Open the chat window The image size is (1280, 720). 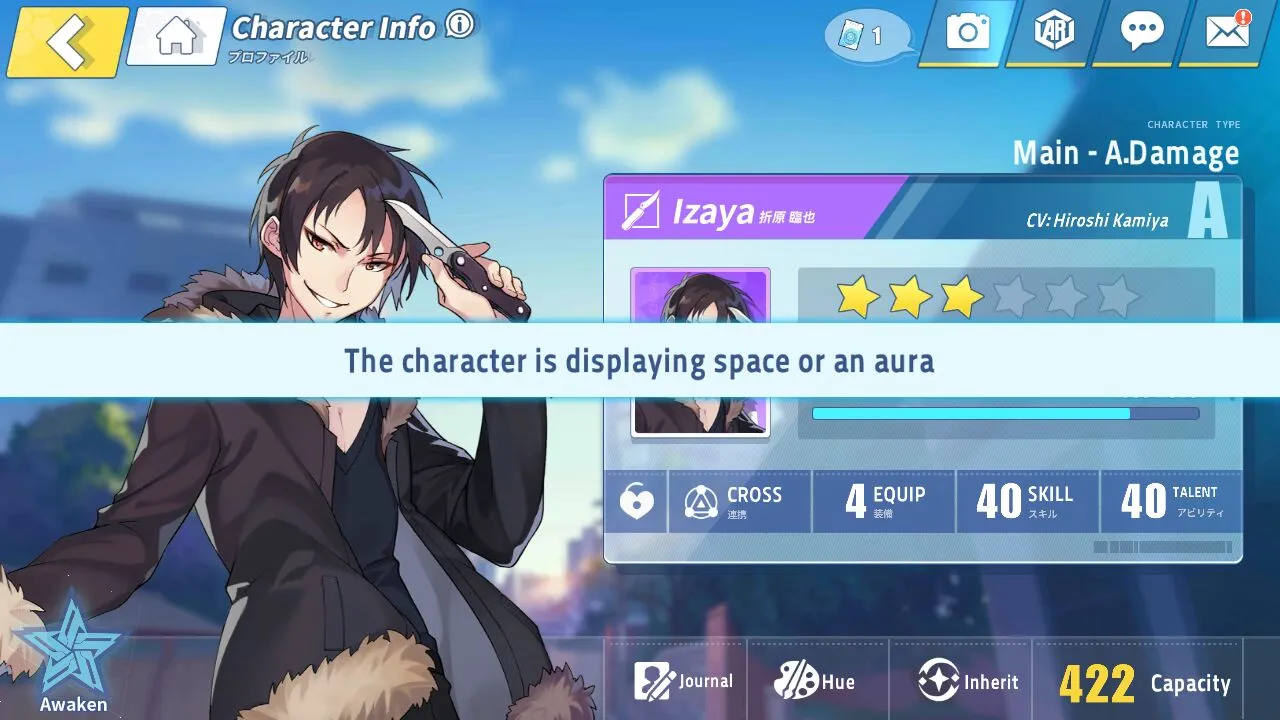click(1141, 33)
